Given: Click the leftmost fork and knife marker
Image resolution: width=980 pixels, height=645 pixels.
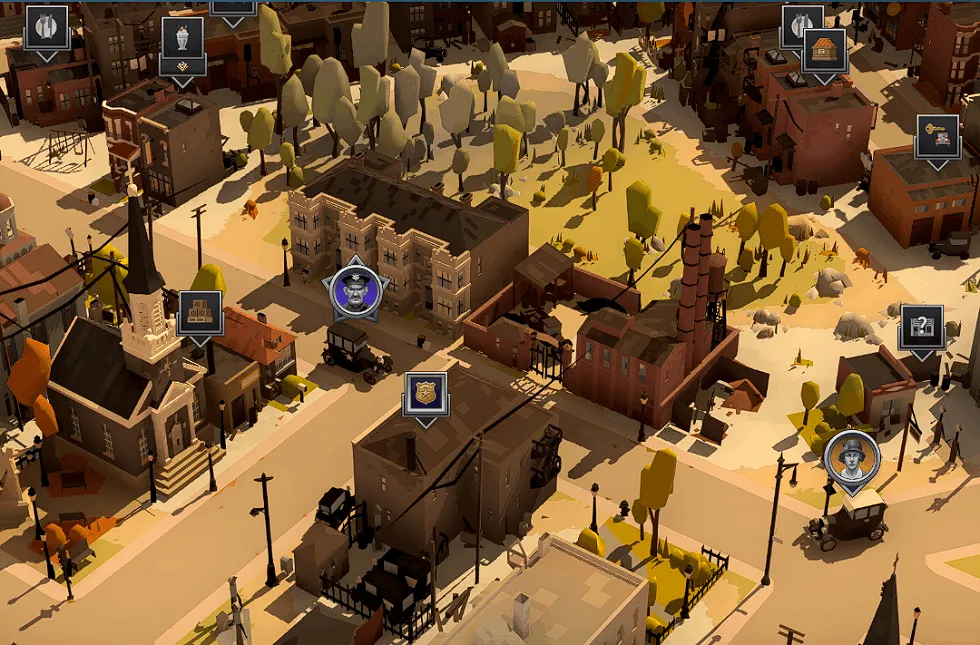Looking at the screenshot, I should click(46, 27).
